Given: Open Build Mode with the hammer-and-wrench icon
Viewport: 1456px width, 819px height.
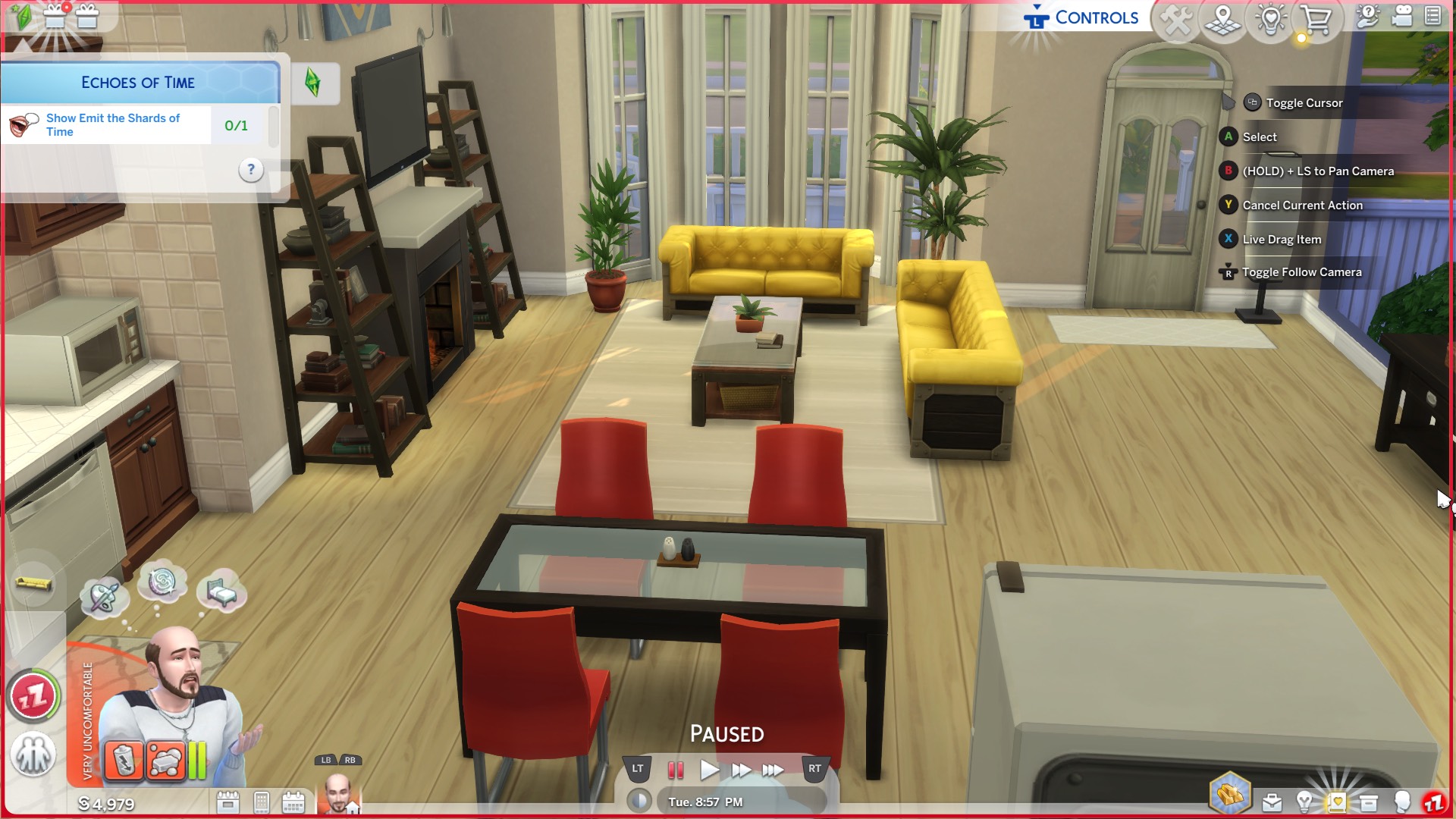Looking at the screenshot, I should click(x=1177, y=20).
